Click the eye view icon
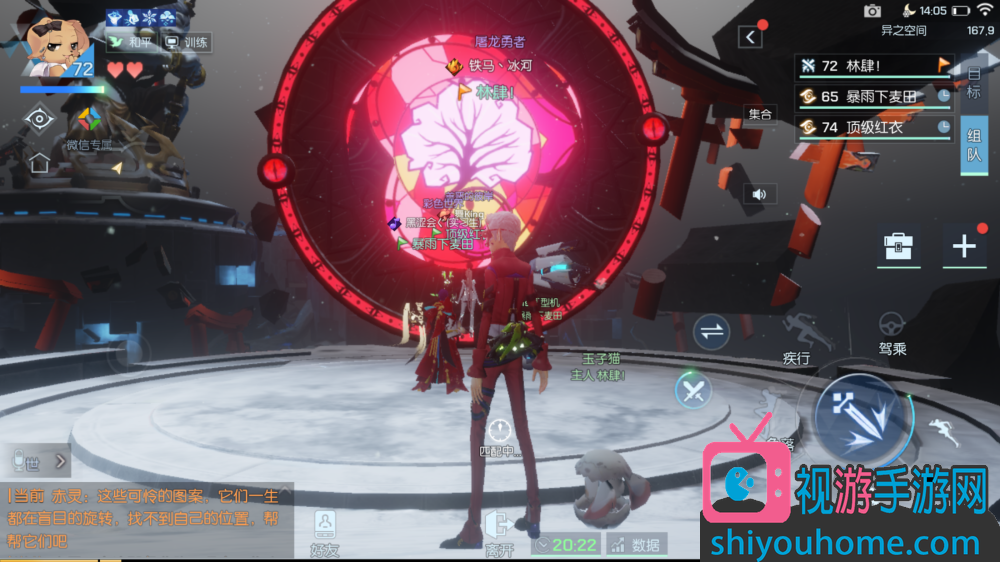Image resolution: width=1000 pixels, height=562 pixels. pyautogui.click(x=39, y=119)
